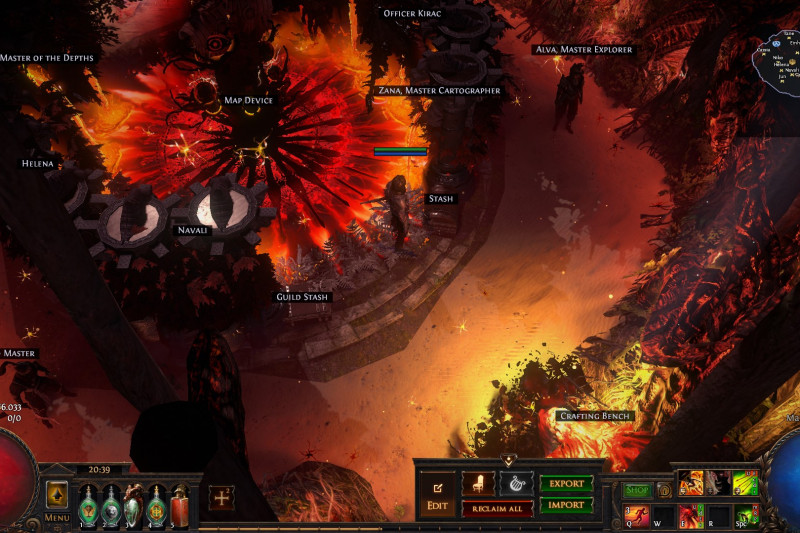800x533 pixels.
Task: Use the red jar fifth flask
Action: (179, 503)
